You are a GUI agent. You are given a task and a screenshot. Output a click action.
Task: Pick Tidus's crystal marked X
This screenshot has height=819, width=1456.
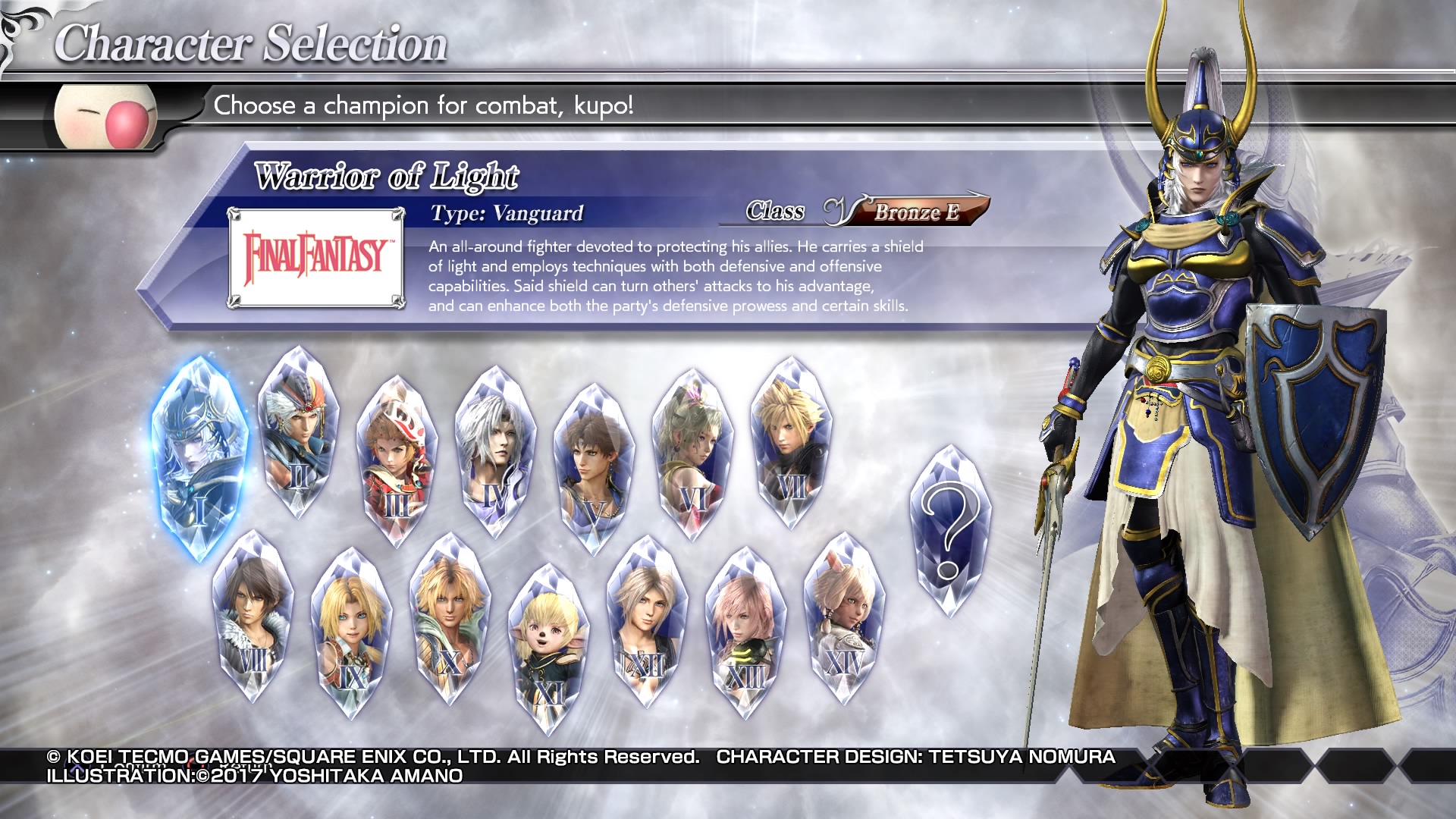(x=450, y=617)
